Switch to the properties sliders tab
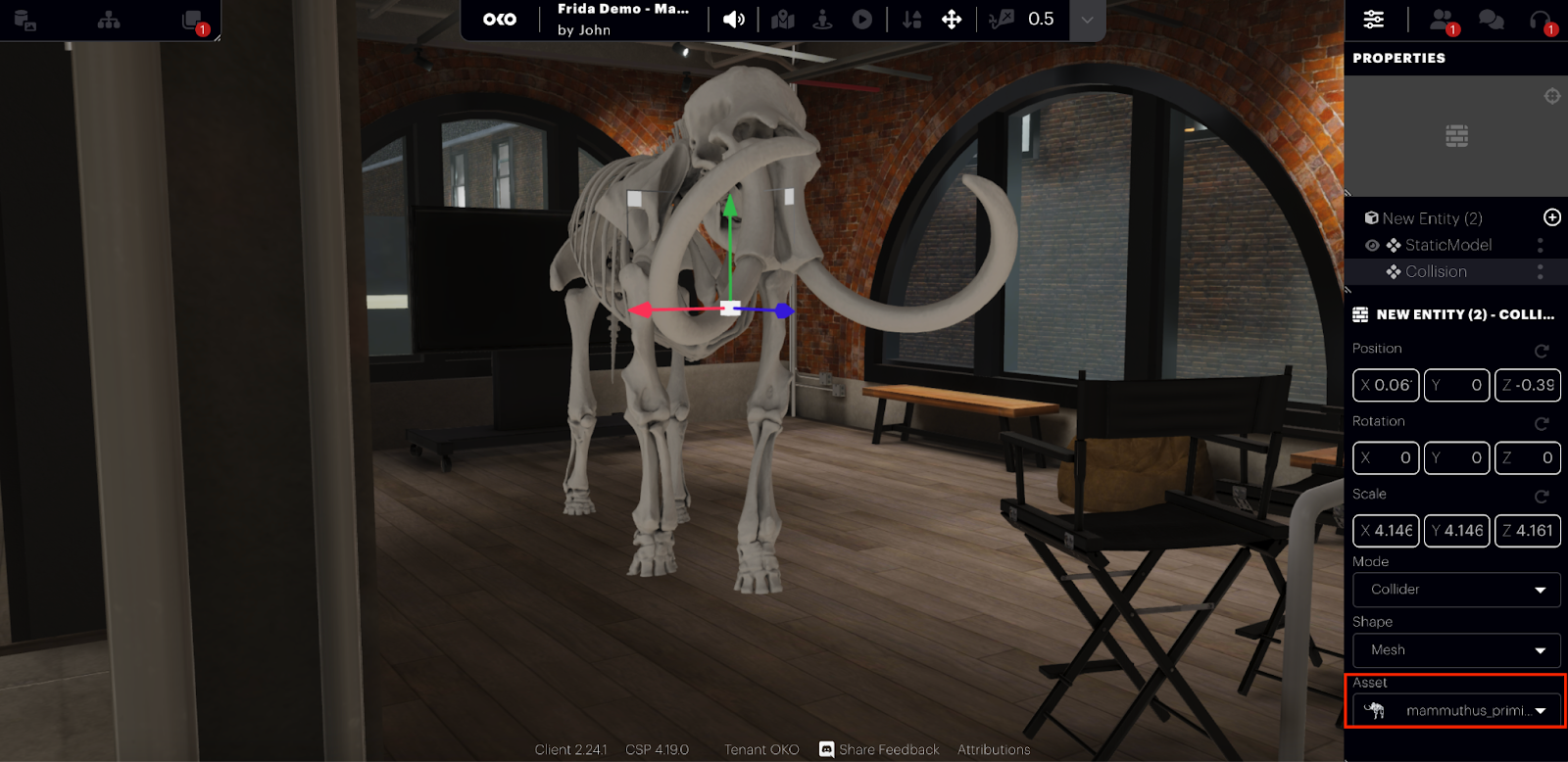1568x762 pixels. tap(1374, 20)
